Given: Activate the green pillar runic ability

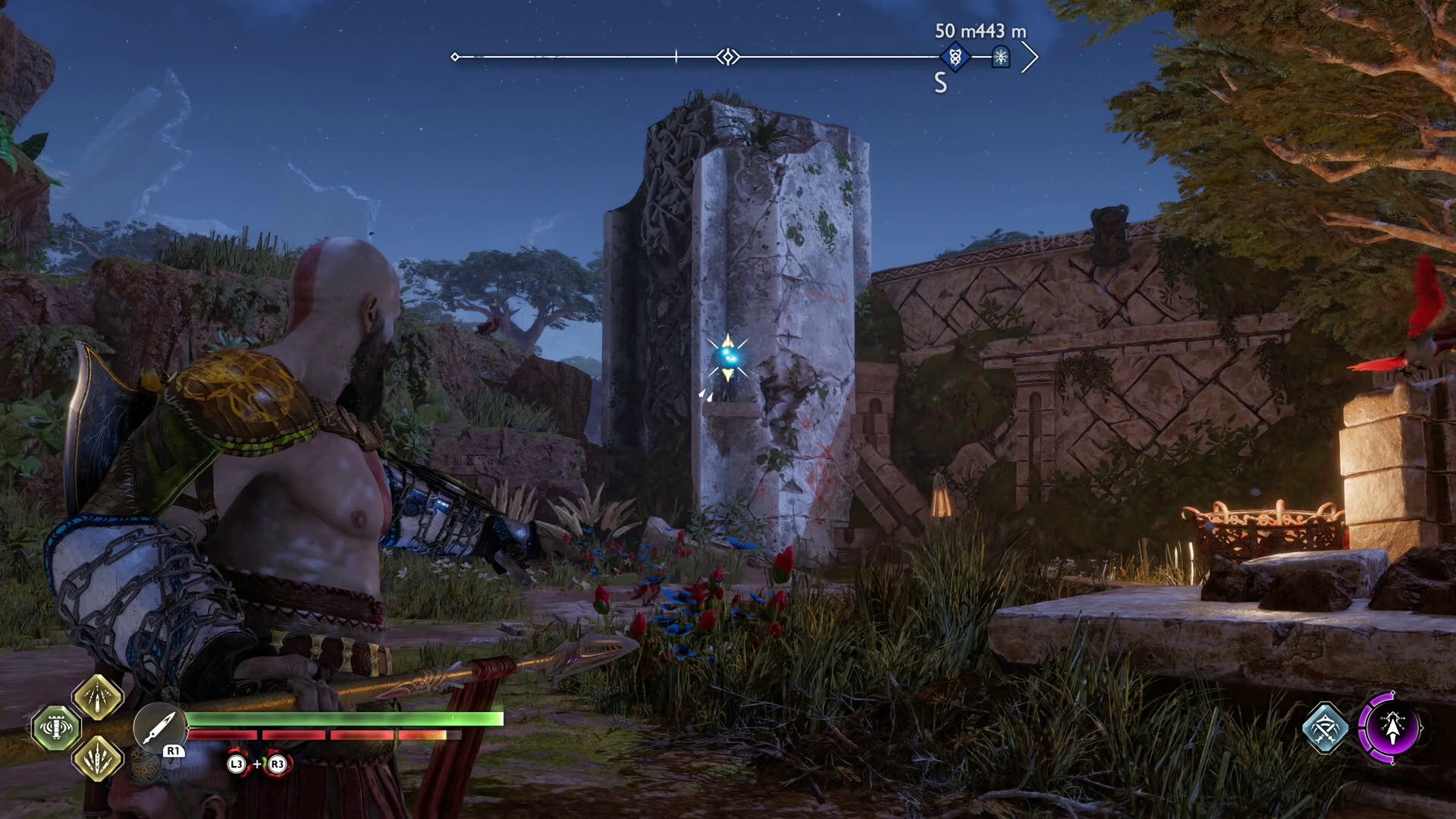Looking at the screenshot, I should pos(55,728).
